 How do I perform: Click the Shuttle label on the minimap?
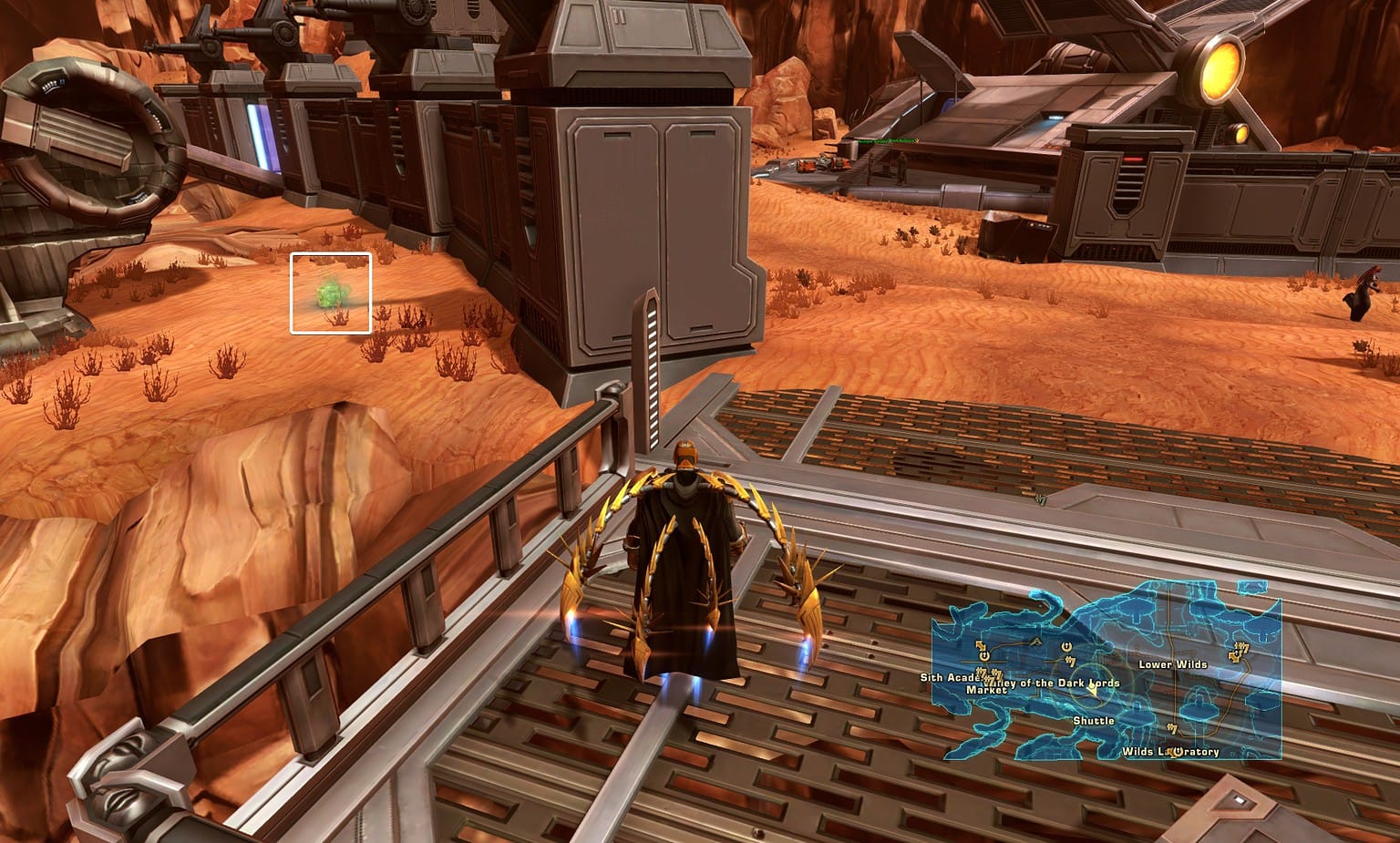(1095, 721)
